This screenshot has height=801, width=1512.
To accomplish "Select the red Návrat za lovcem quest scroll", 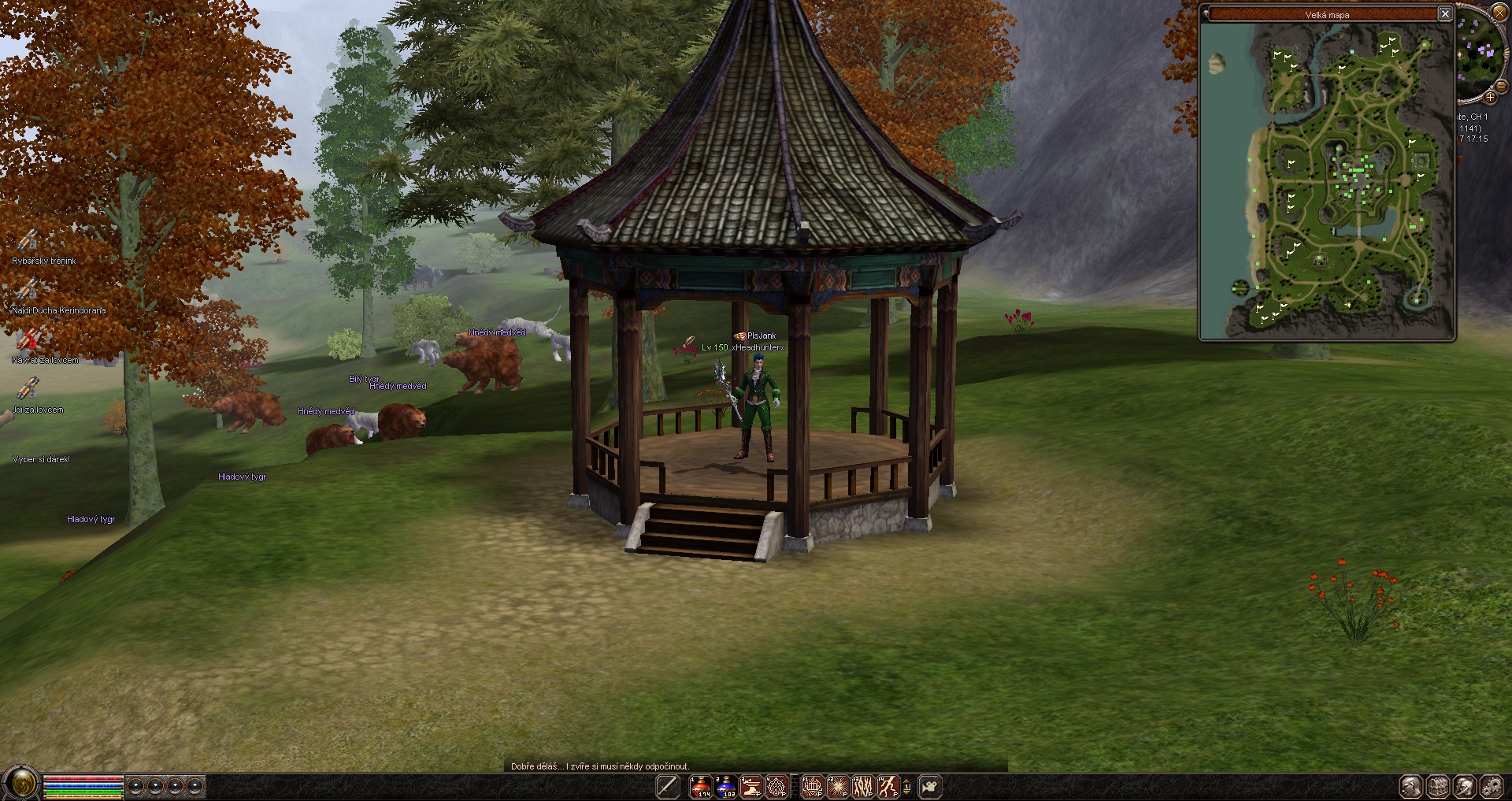I will click(x=29, y=339).
